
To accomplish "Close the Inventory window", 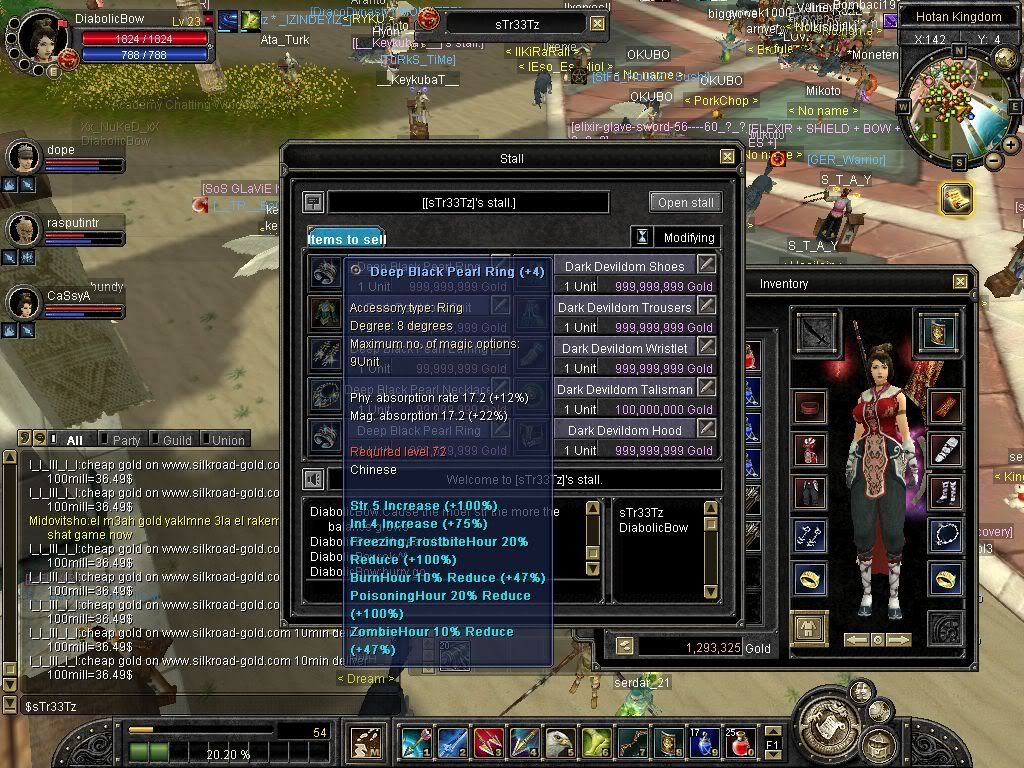I will click(x=960, y=283).
